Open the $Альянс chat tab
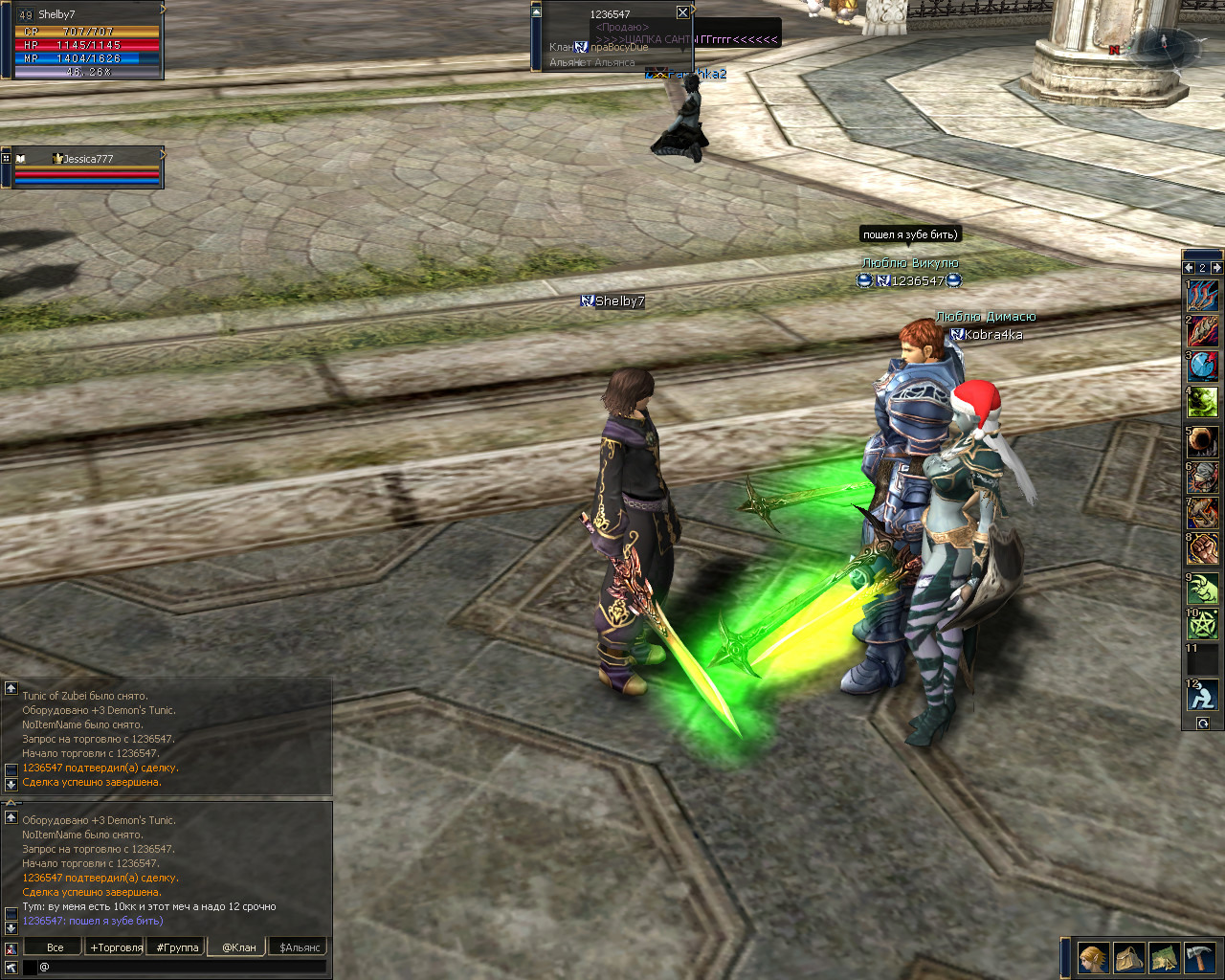Image resolution: width=1225 pixels, height=980 pixels. coord(300,947)
